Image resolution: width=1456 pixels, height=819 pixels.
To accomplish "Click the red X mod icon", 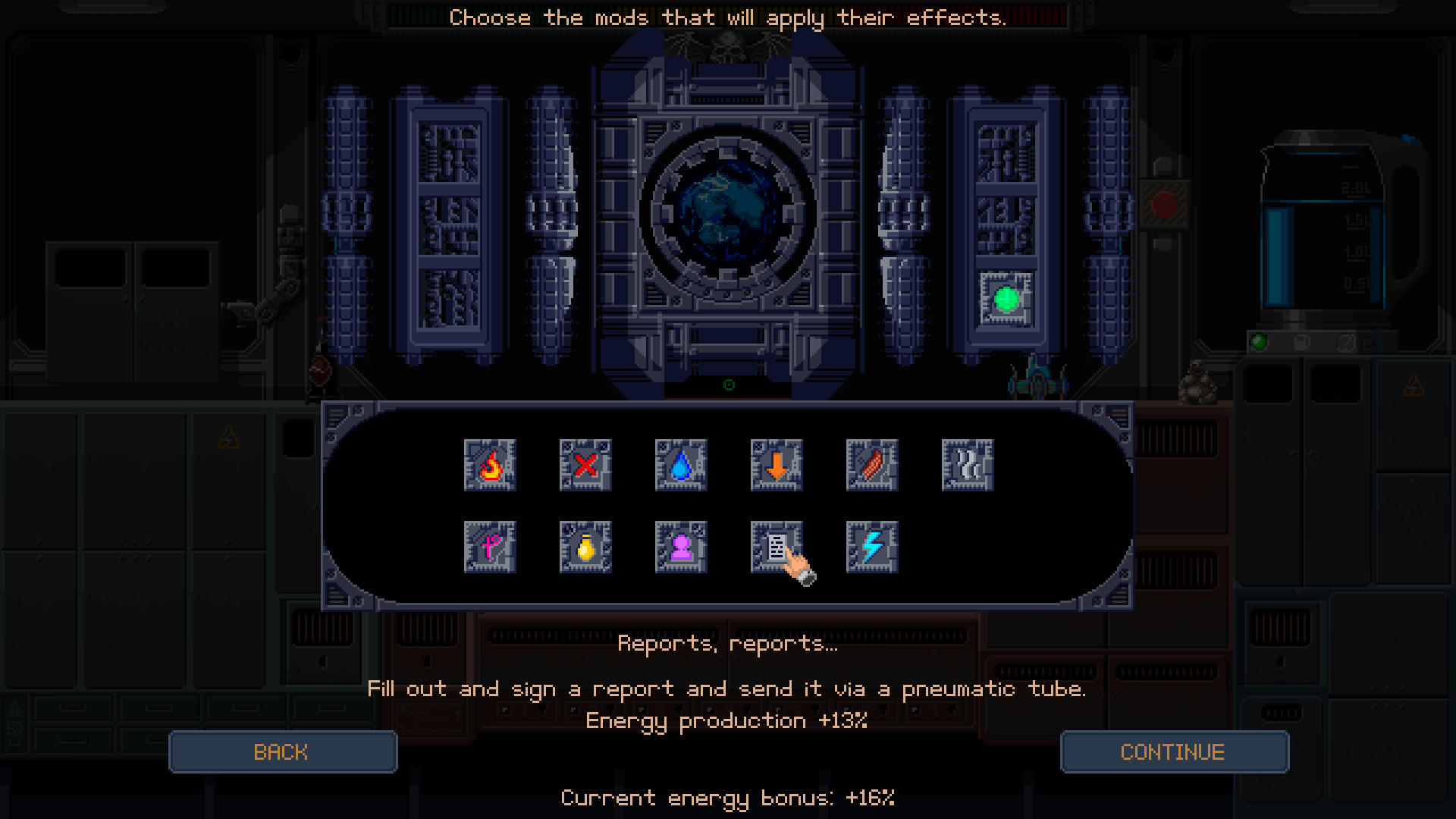I will click(x=585, y=466).
